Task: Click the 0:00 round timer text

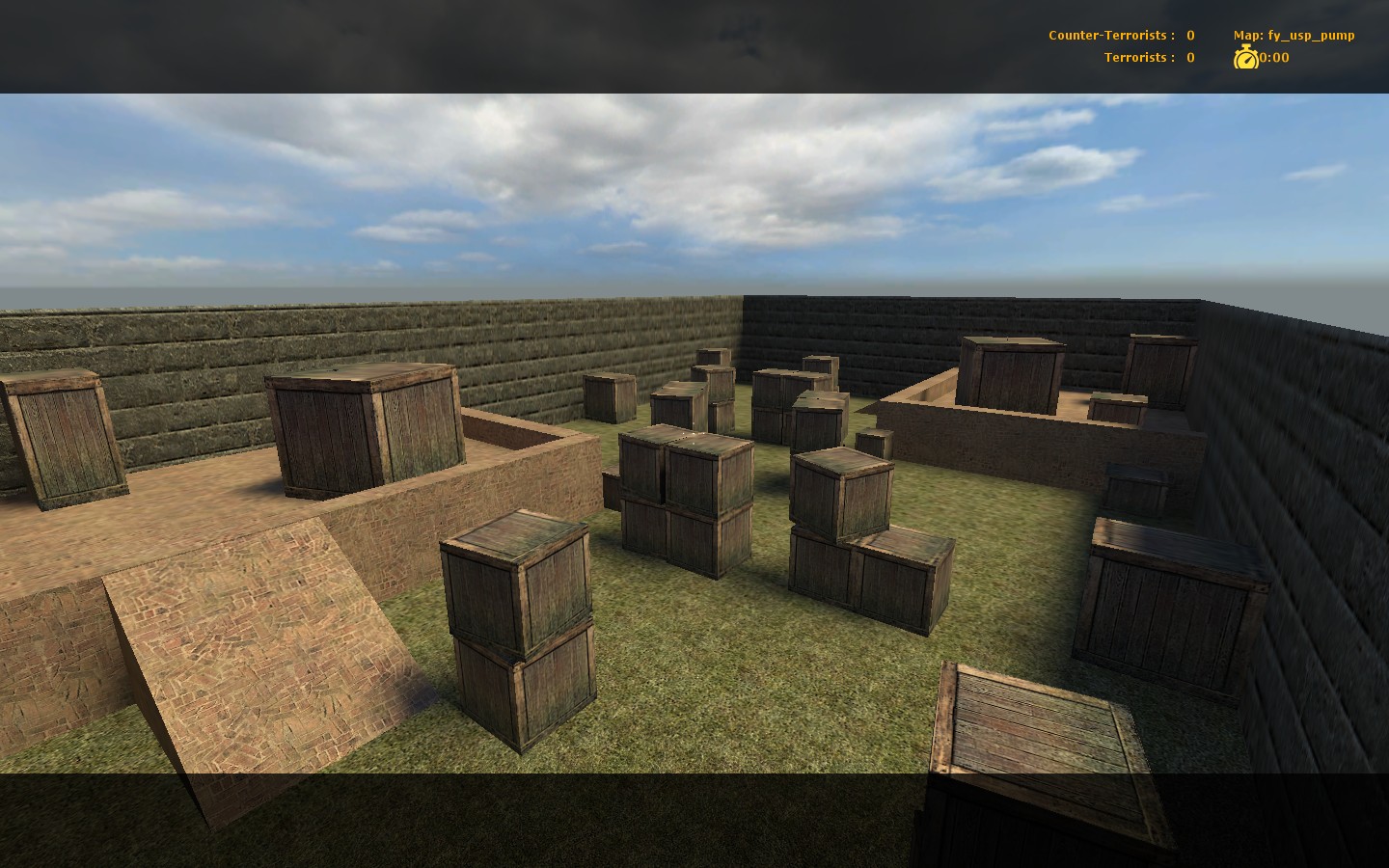Action: pyautogui.click(x=1271, y=58)
